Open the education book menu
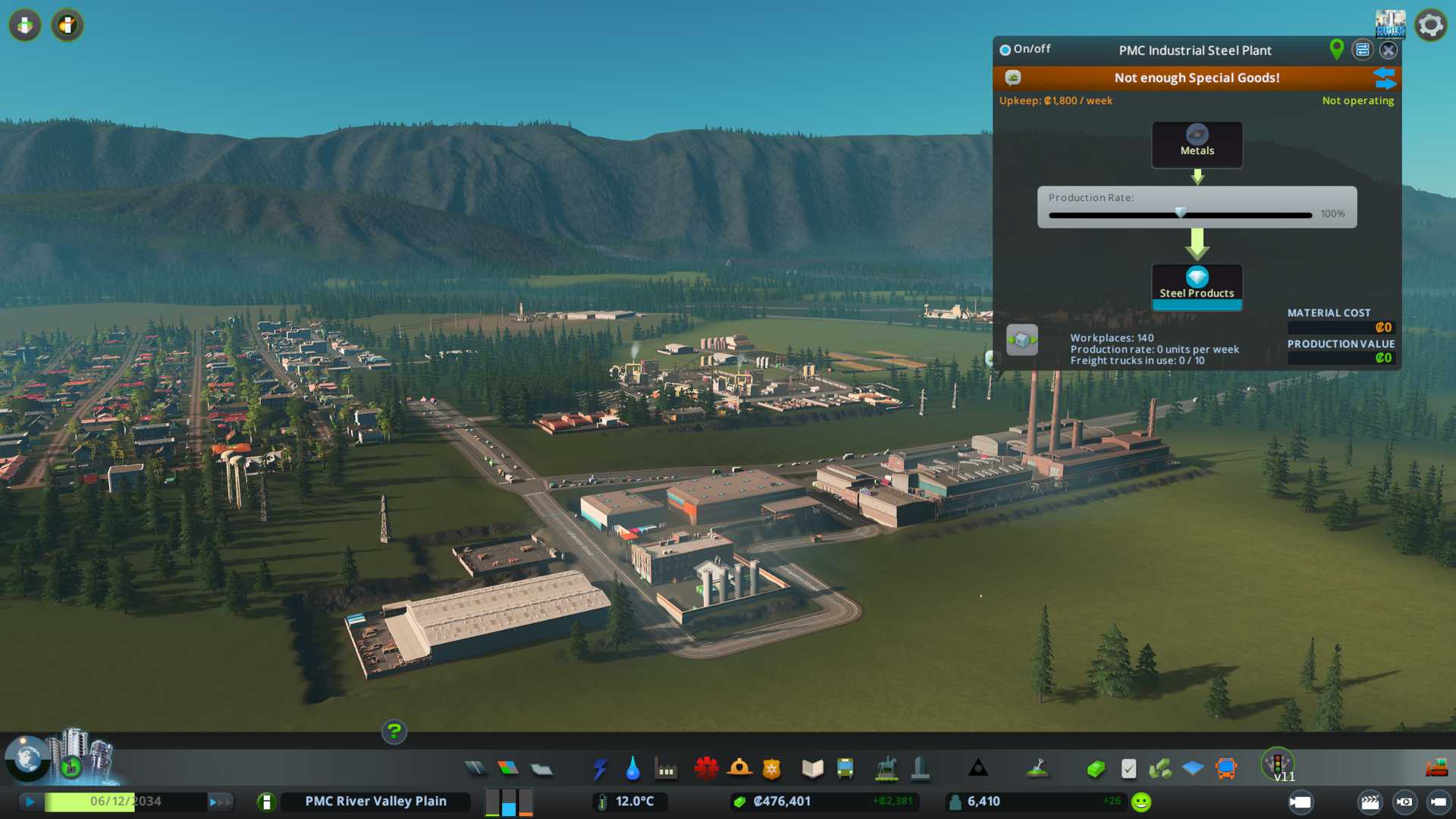The width and height of the screenshot is (1456, 819). [x=812, y=769]
